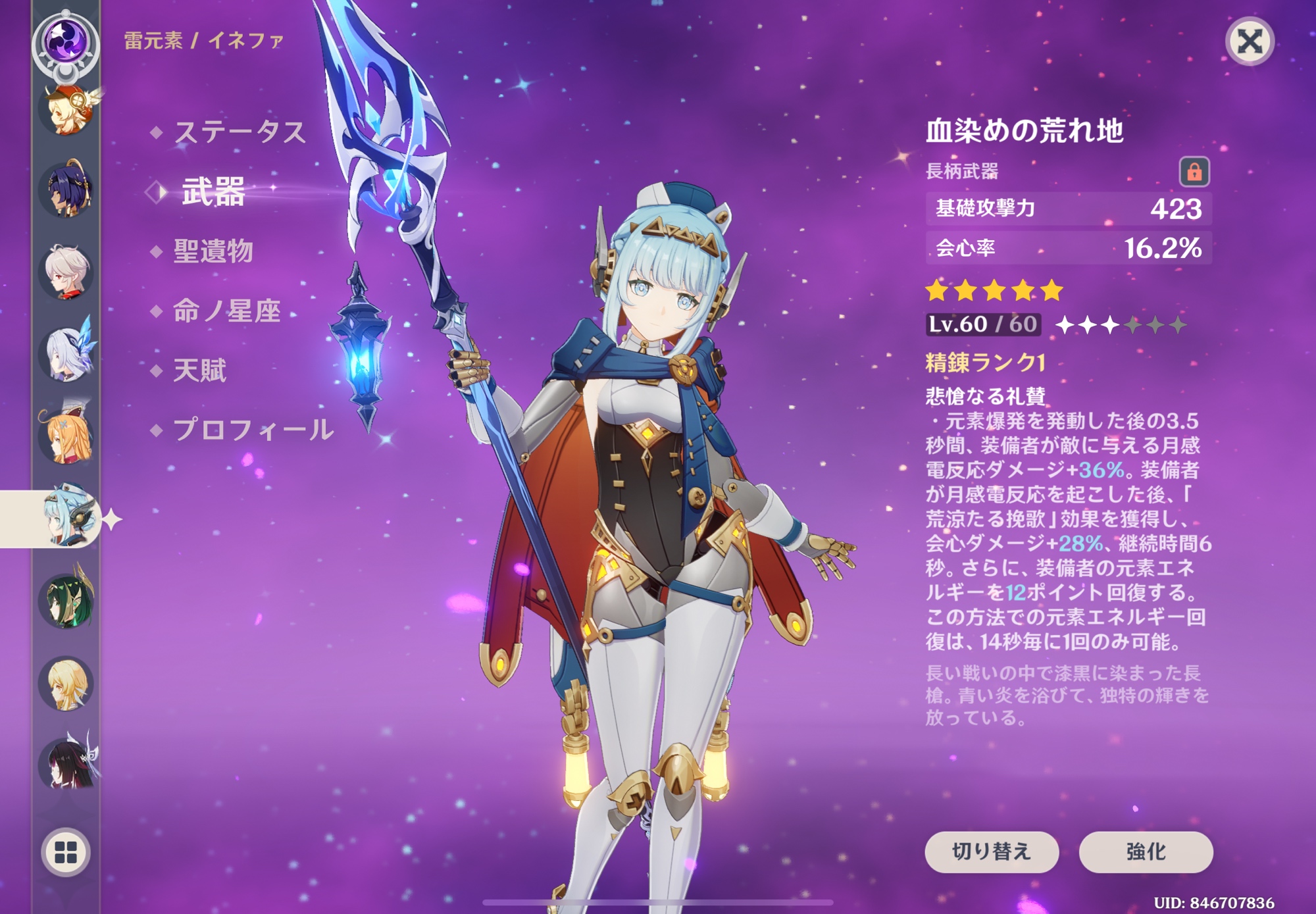Open the 聖遺物 artifacts section

tap(213, 251)
